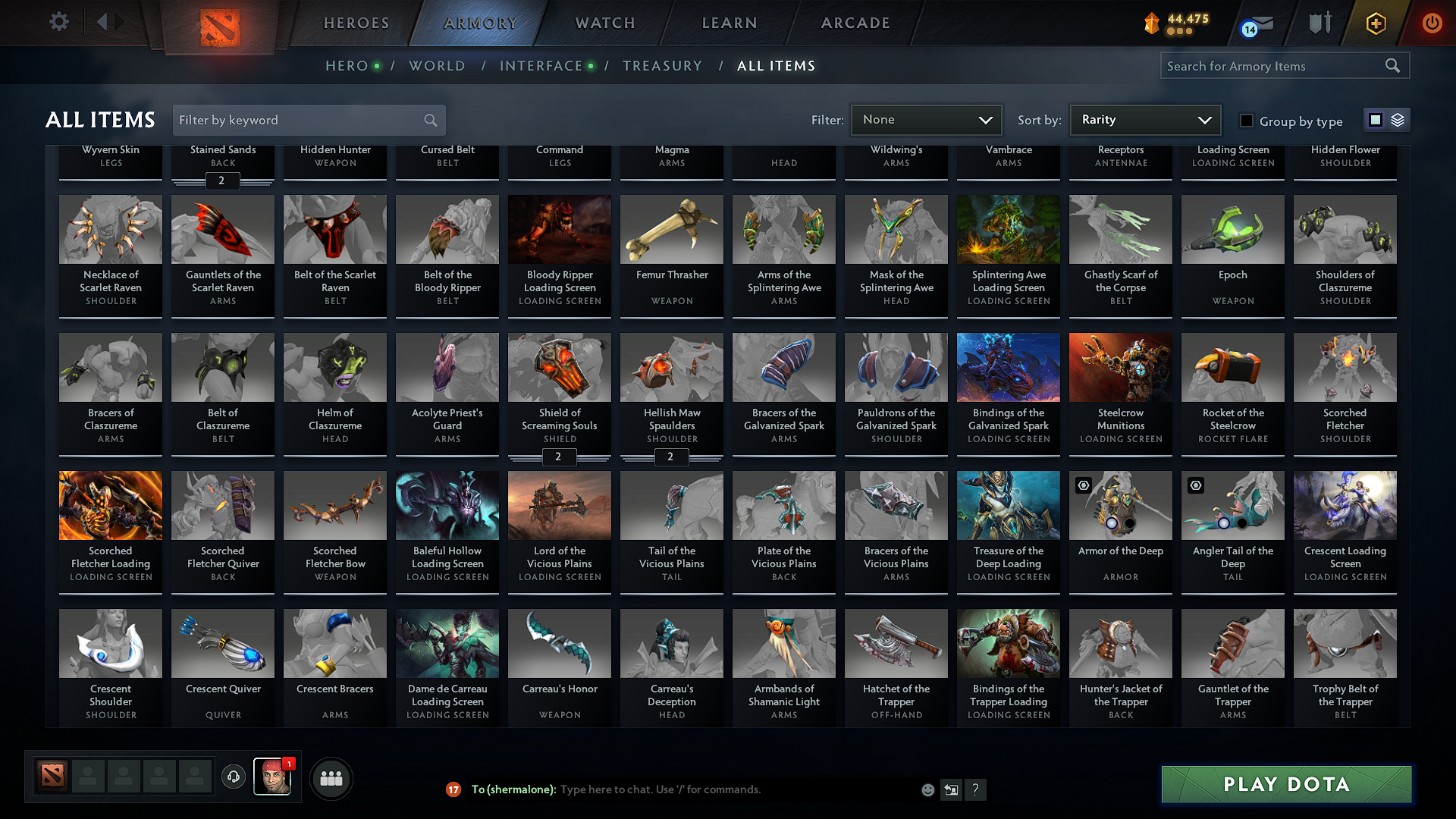Viewport: 1456px width, 819px height.
Task: Open the Sort by Rarity dropdown
Action: (x=1144, y=120)
